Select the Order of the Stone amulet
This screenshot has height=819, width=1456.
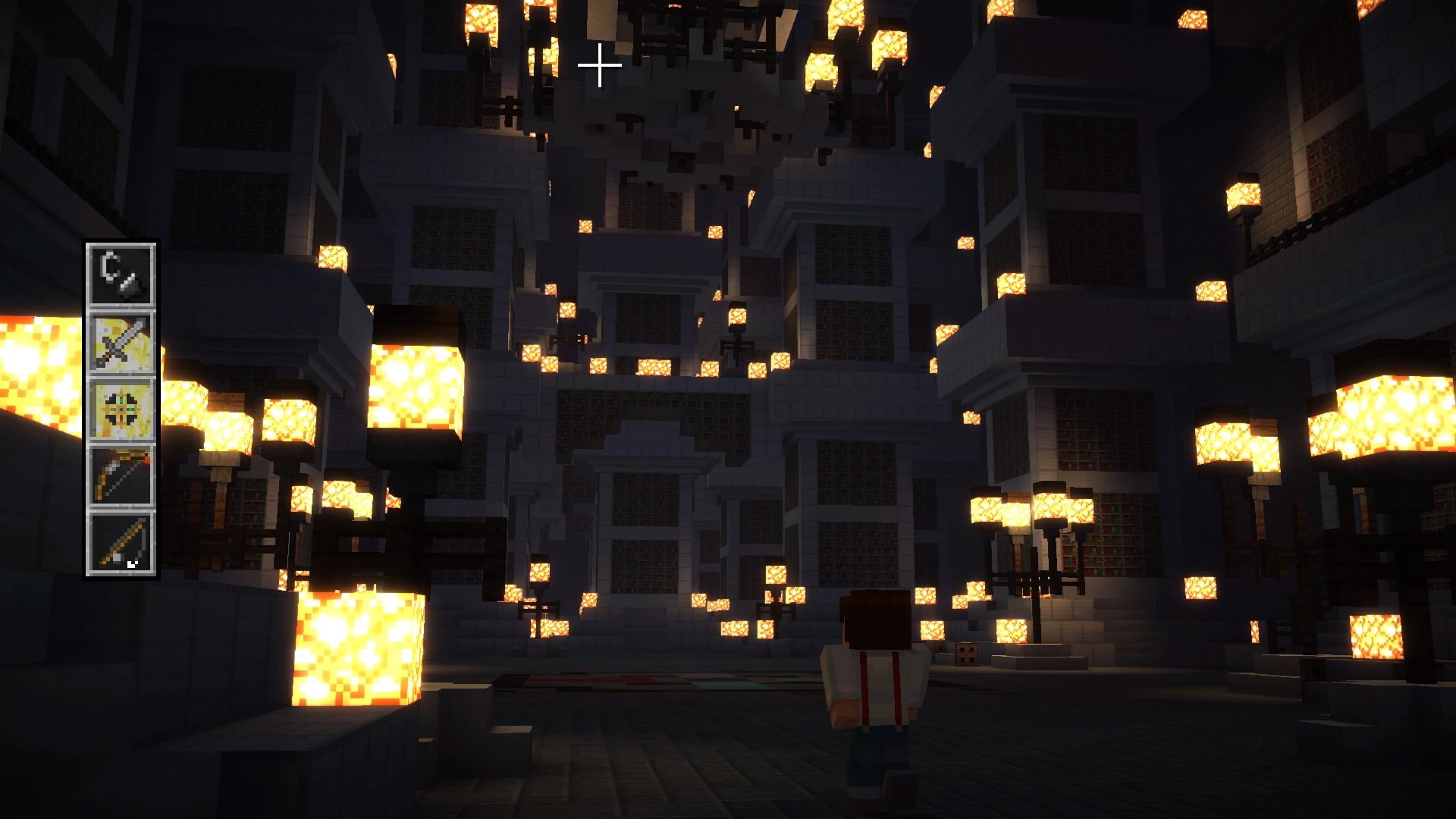click(x=121, y=409)
